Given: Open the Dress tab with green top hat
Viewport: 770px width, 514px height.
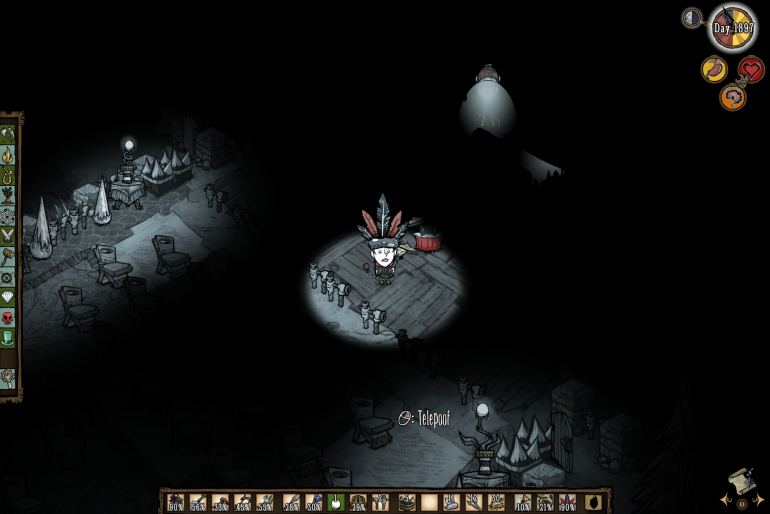Looking at the screenshot, I should click(8, 338).
